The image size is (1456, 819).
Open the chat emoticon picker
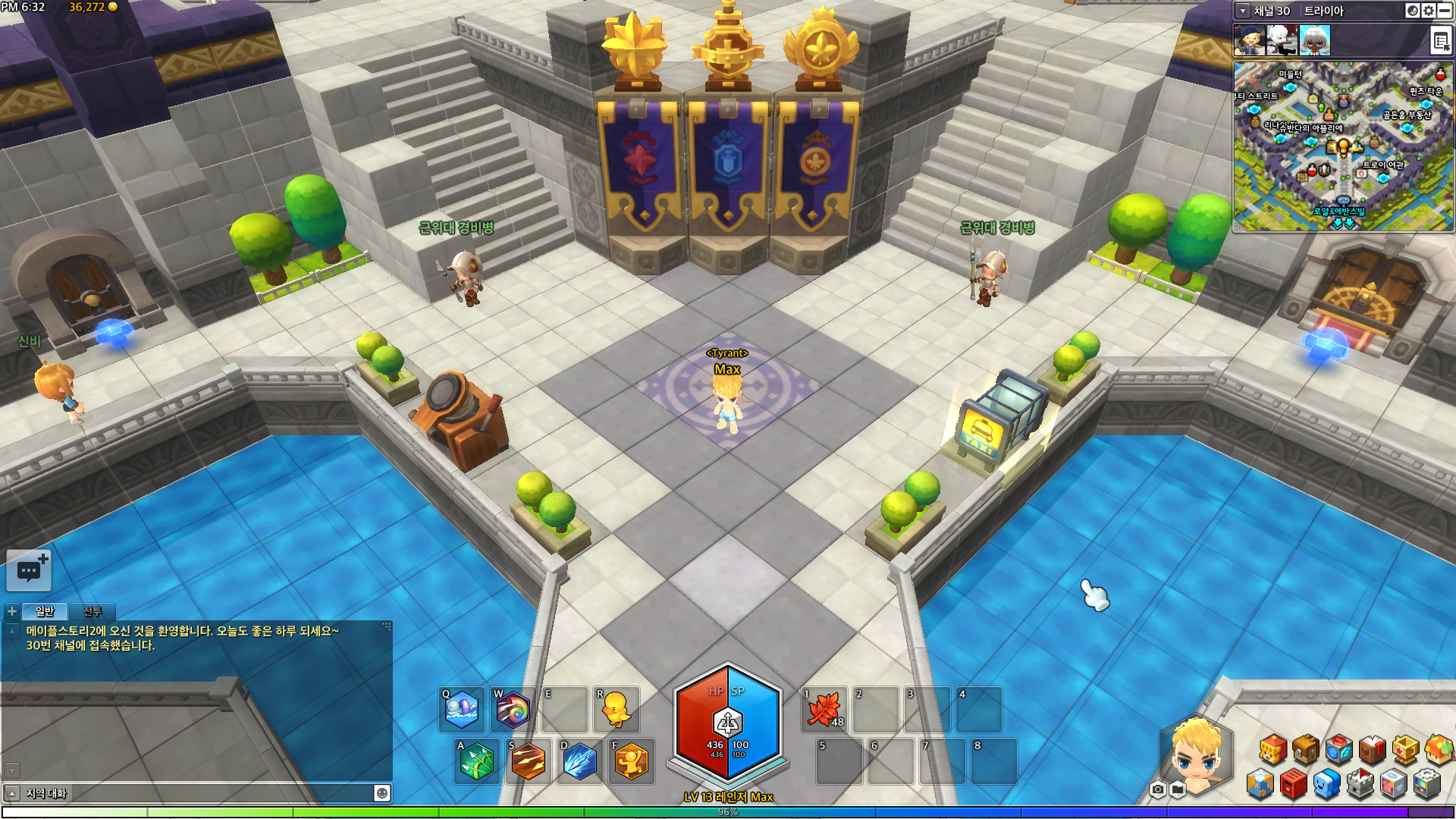[x=382, y=793]
